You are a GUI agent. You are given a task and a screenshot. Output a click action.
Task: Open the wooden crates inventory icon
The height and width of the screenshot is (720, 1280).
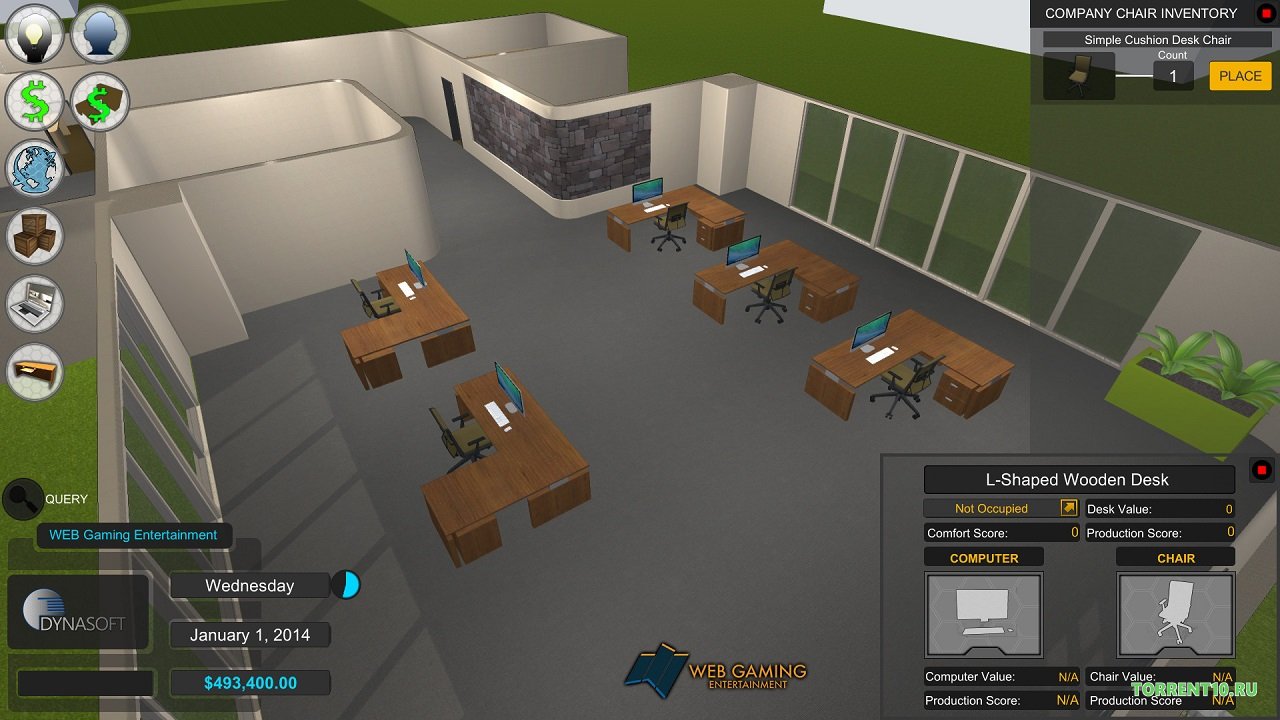pos(35,236)
